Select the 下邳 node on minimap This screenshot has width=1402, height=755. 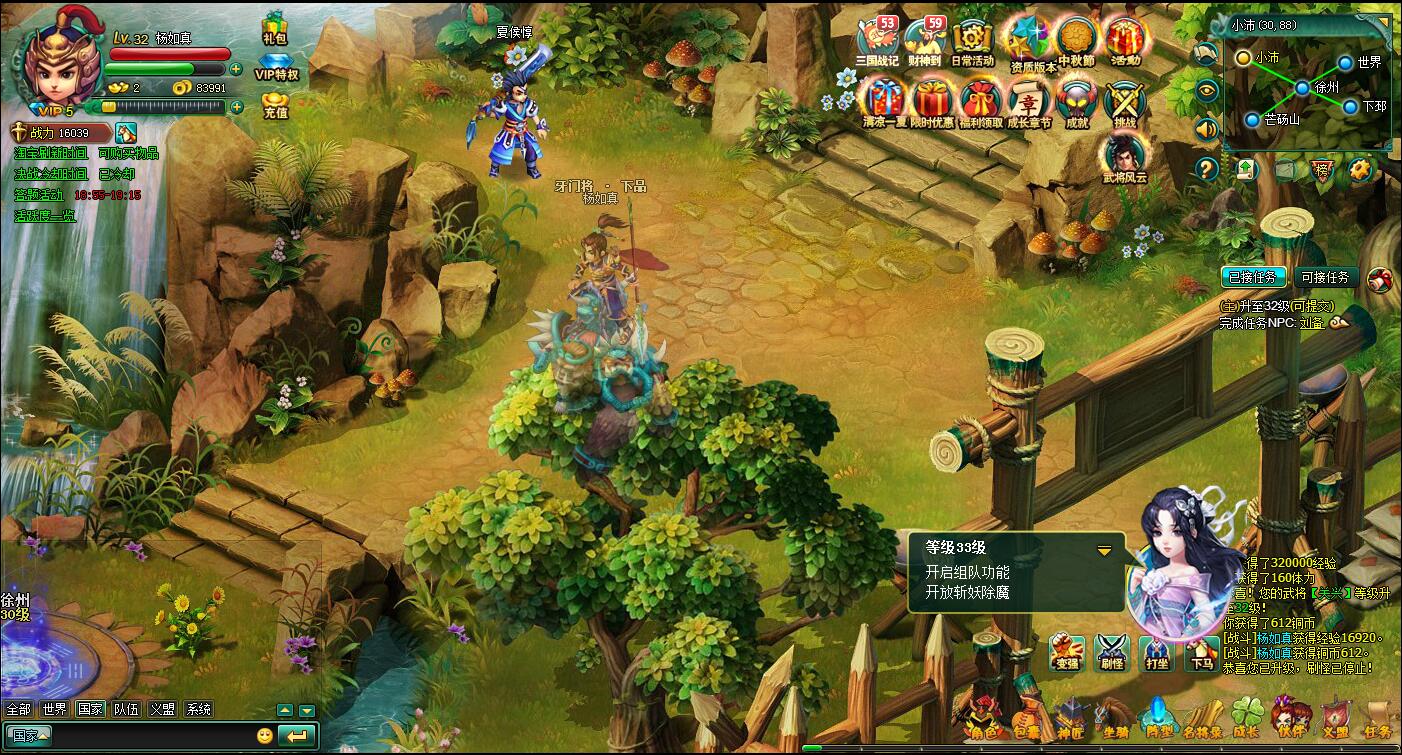click(x=1350, y=105)
